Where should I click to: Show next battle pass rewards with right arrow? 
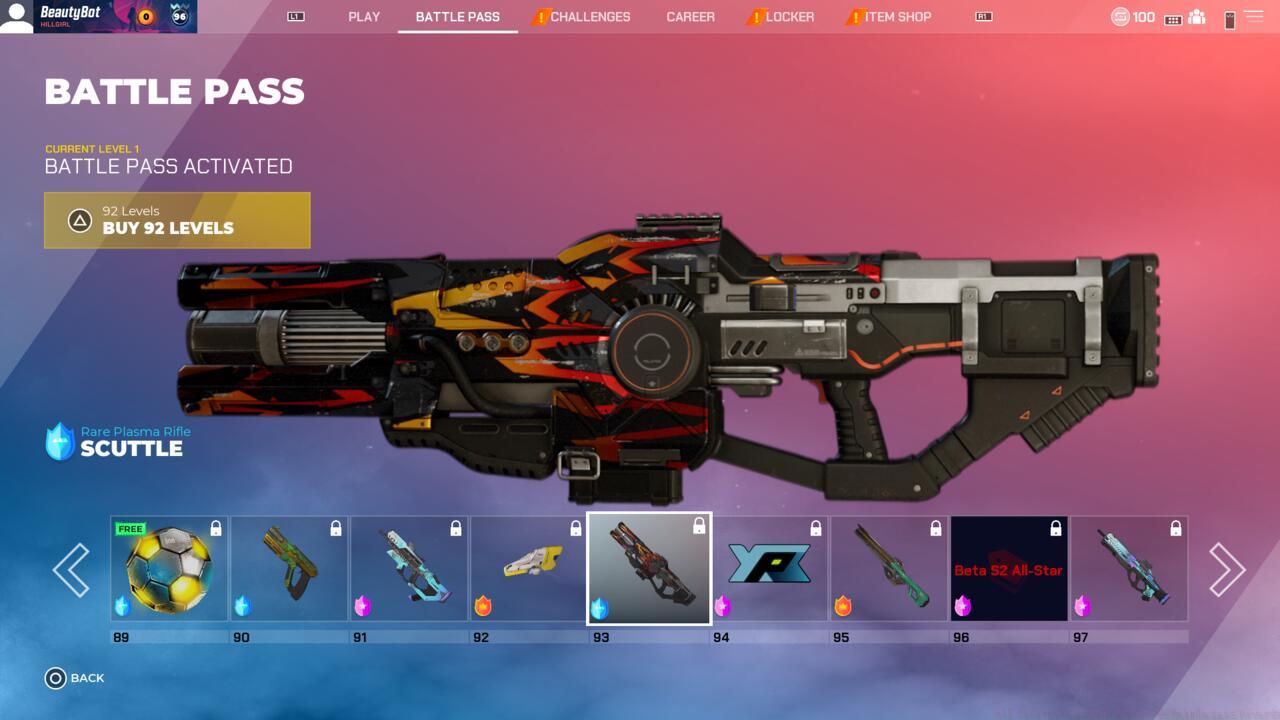pyautogui.click(x=1226, y=570)
